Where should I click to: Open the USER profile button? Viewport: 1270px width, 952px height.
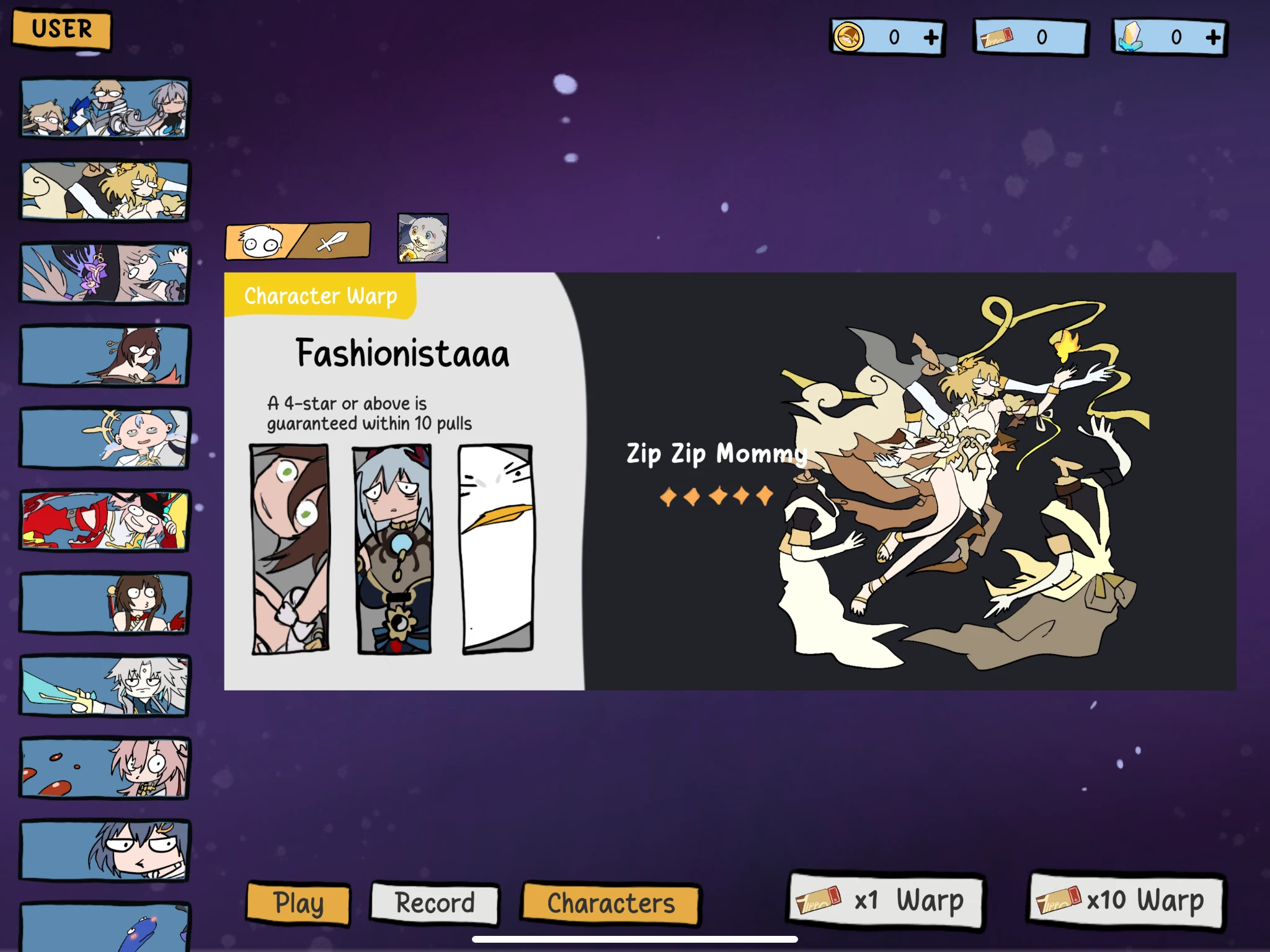click(61, 28)
